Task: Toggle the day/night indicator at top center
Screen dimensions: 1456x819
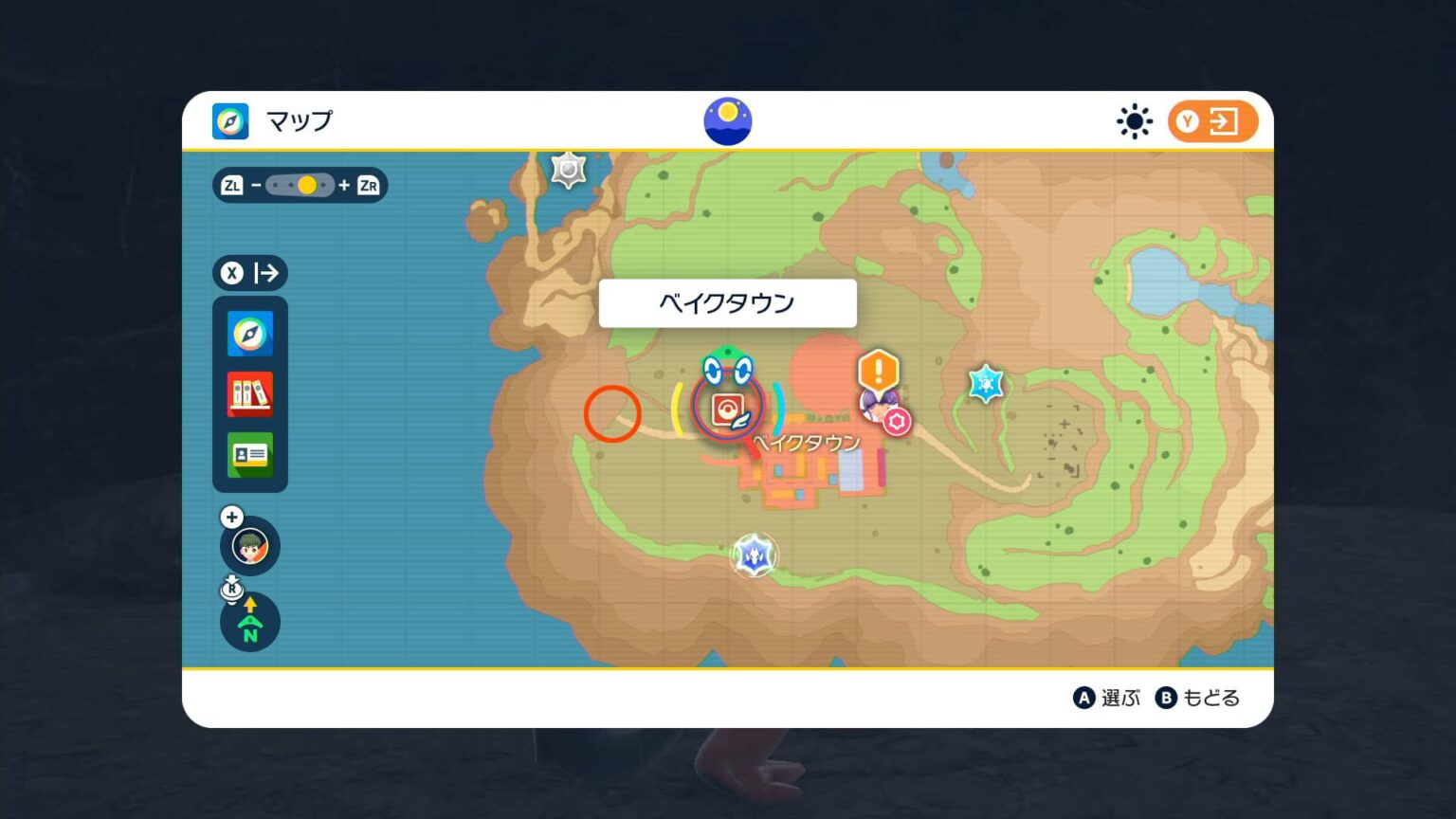Action: coord(727,120)
